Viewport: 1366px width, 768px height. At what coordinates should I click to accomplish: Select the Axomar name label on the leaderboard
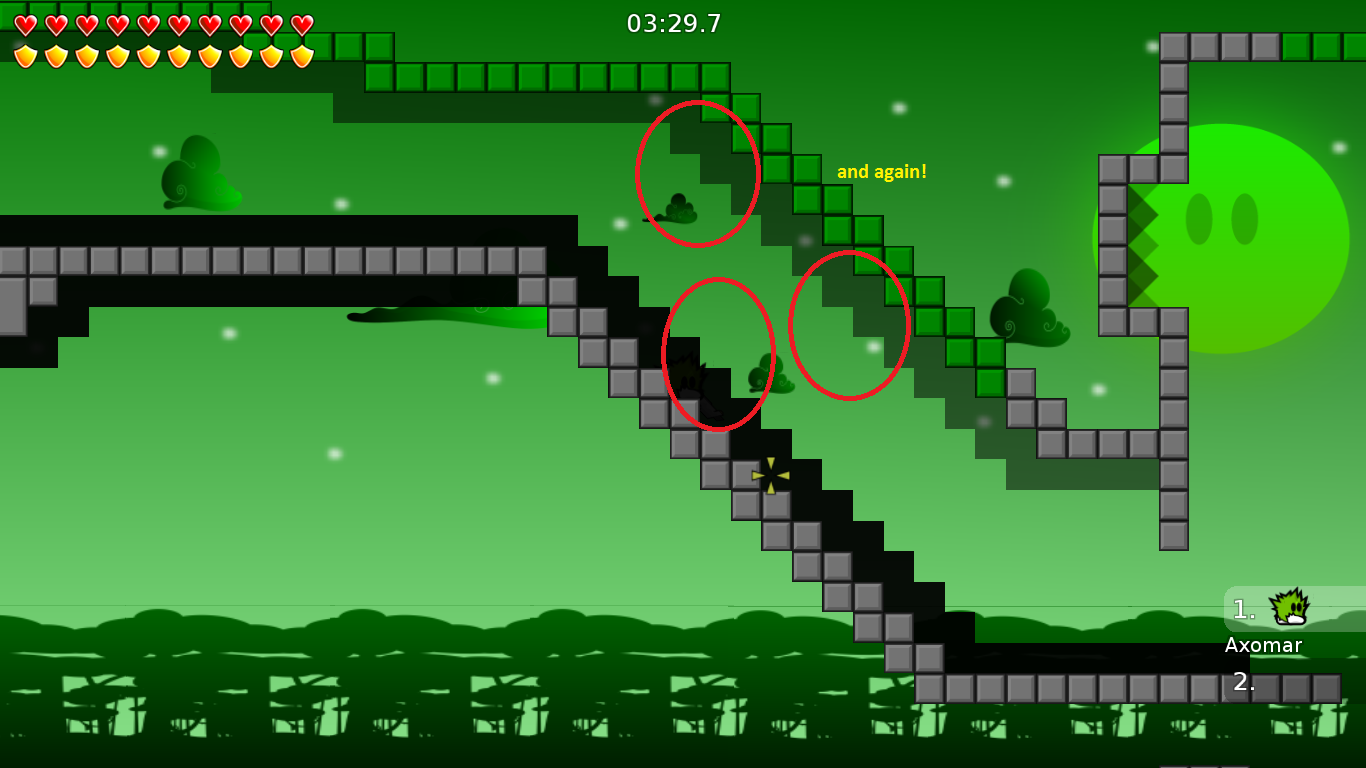tap(1263, 645)
